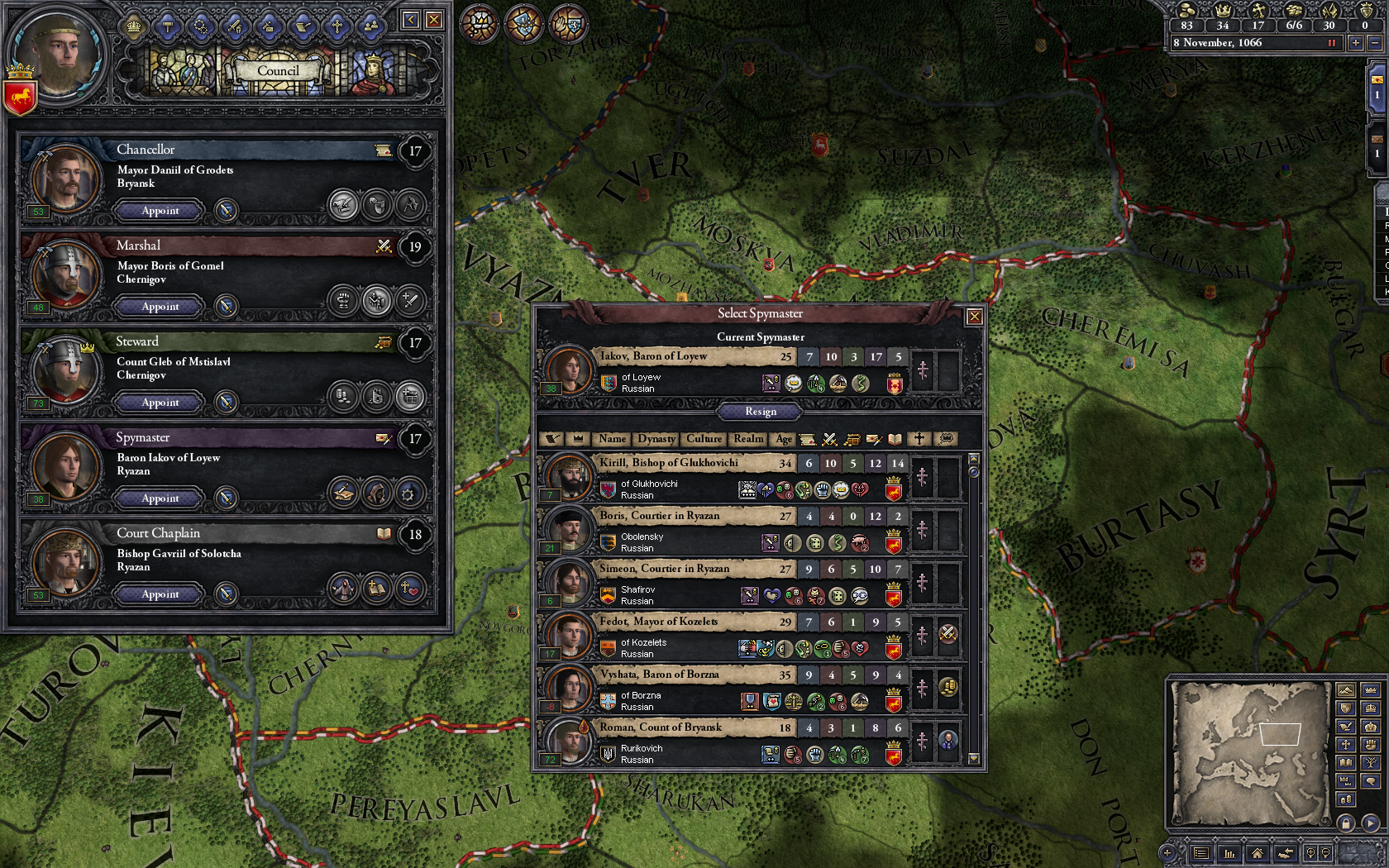Sort candidates by Culture column
This screenshot has height=868, width=1389.
(x=704, y=439)
